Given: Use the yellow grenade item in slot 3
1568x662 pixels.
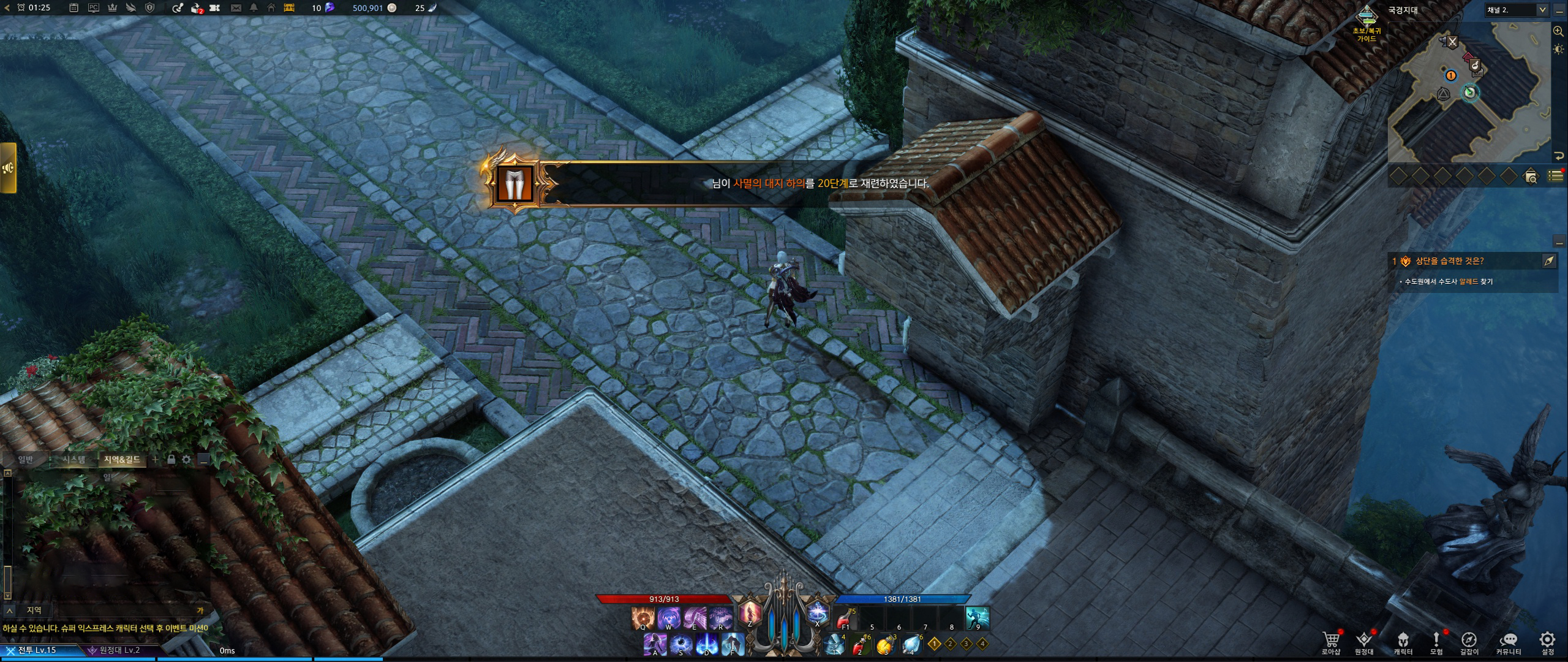Looking at the screenshot, I should click(x=886, y=644).
